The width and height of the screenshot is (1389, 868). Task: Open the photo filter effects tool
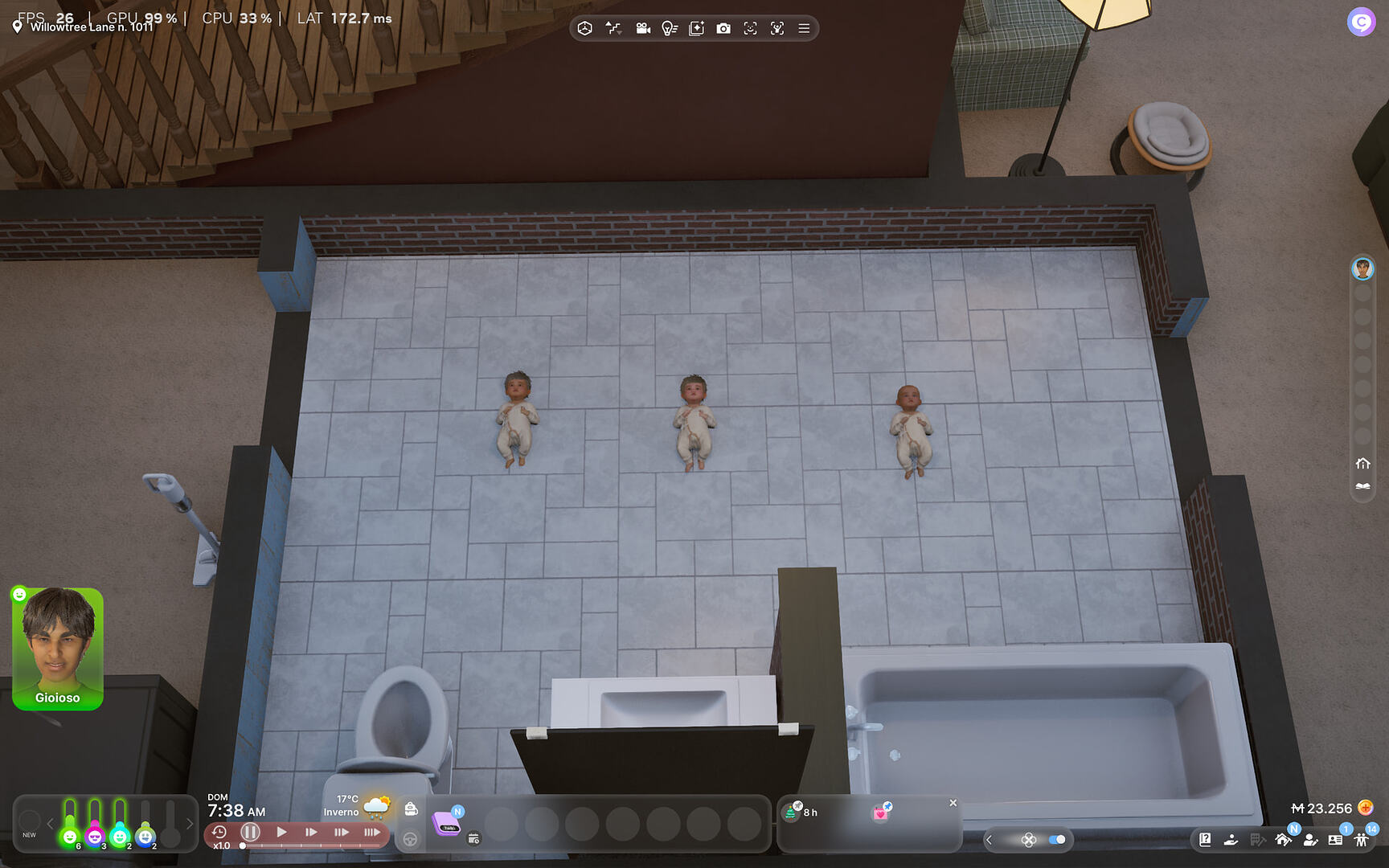[x=696, y=28]
